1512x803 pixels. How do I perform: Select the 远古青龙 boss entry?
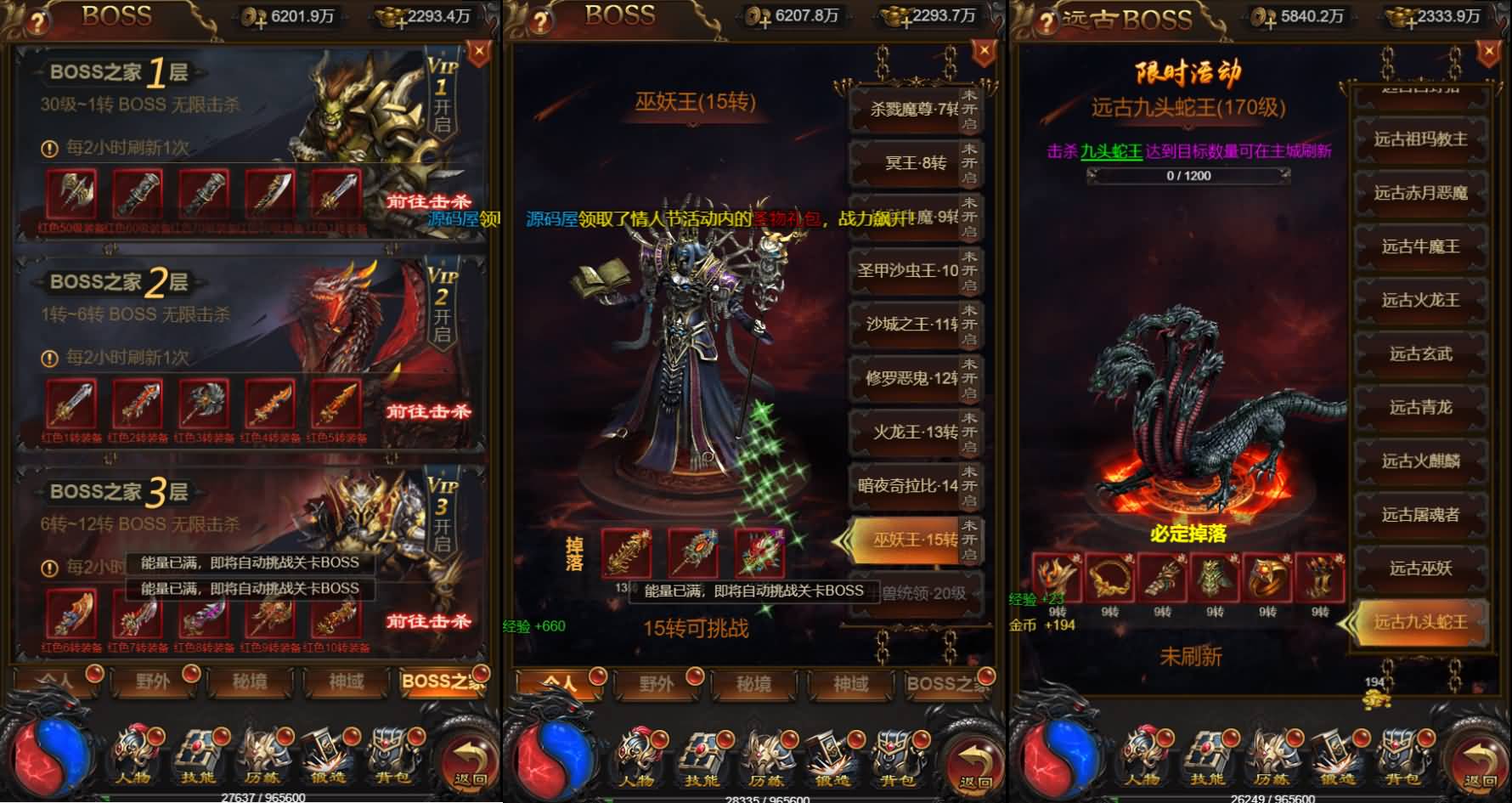tap(1420, 407)
